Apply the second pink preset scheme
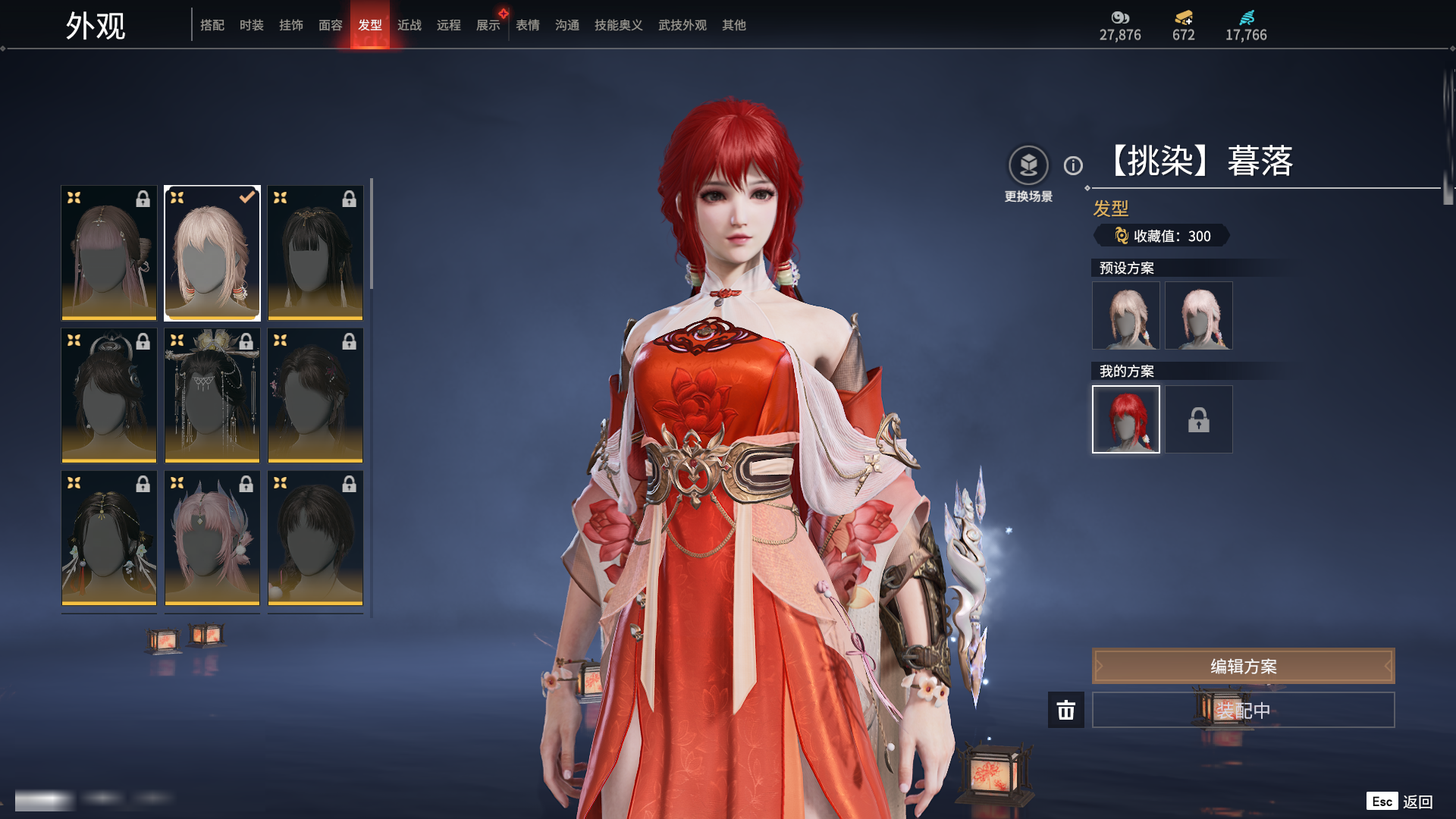Viewport: 1456px width, 819px height. [1199, 315]
